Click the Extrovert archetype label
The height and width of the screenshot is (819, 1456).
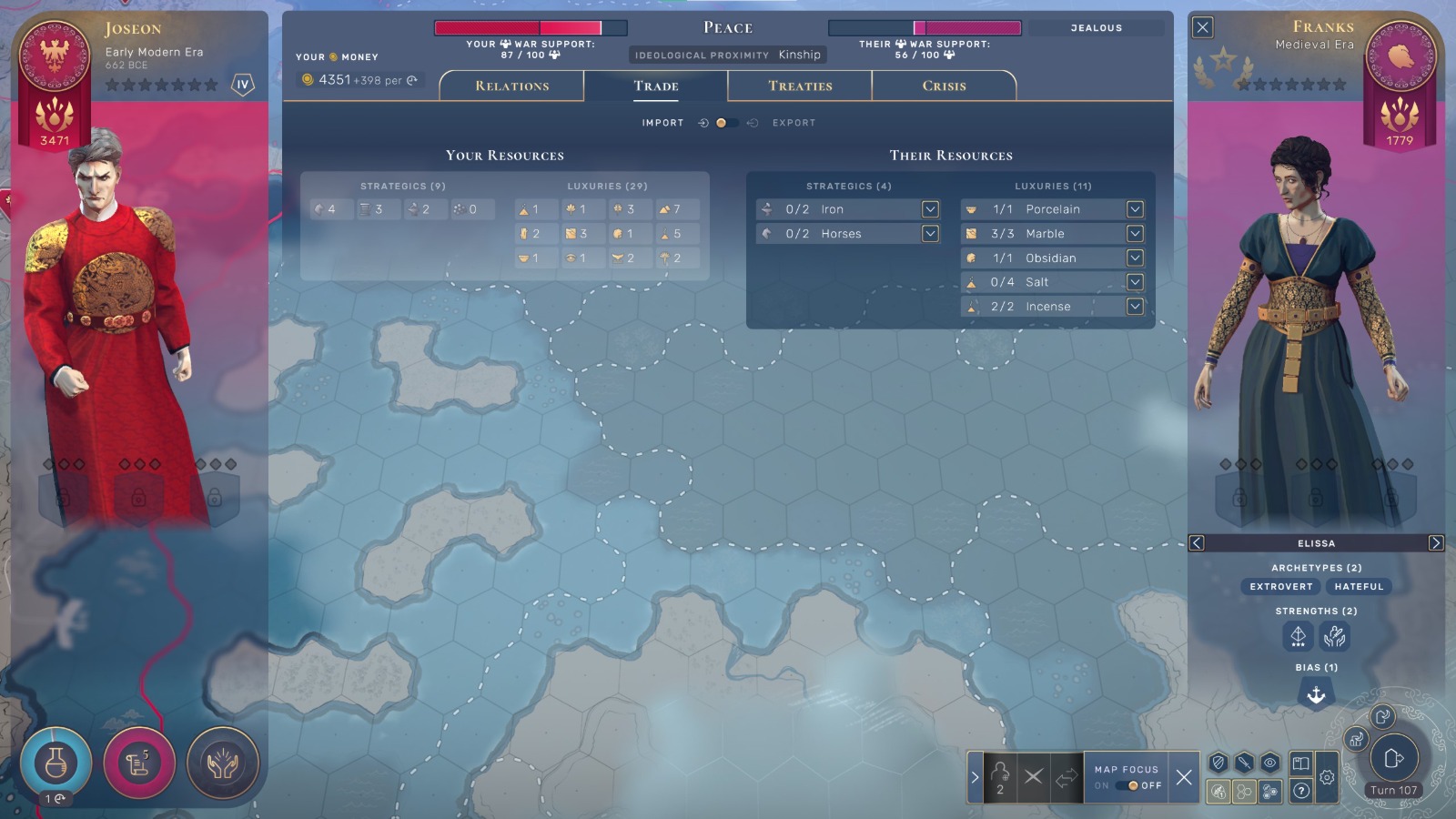(1280, 586)
